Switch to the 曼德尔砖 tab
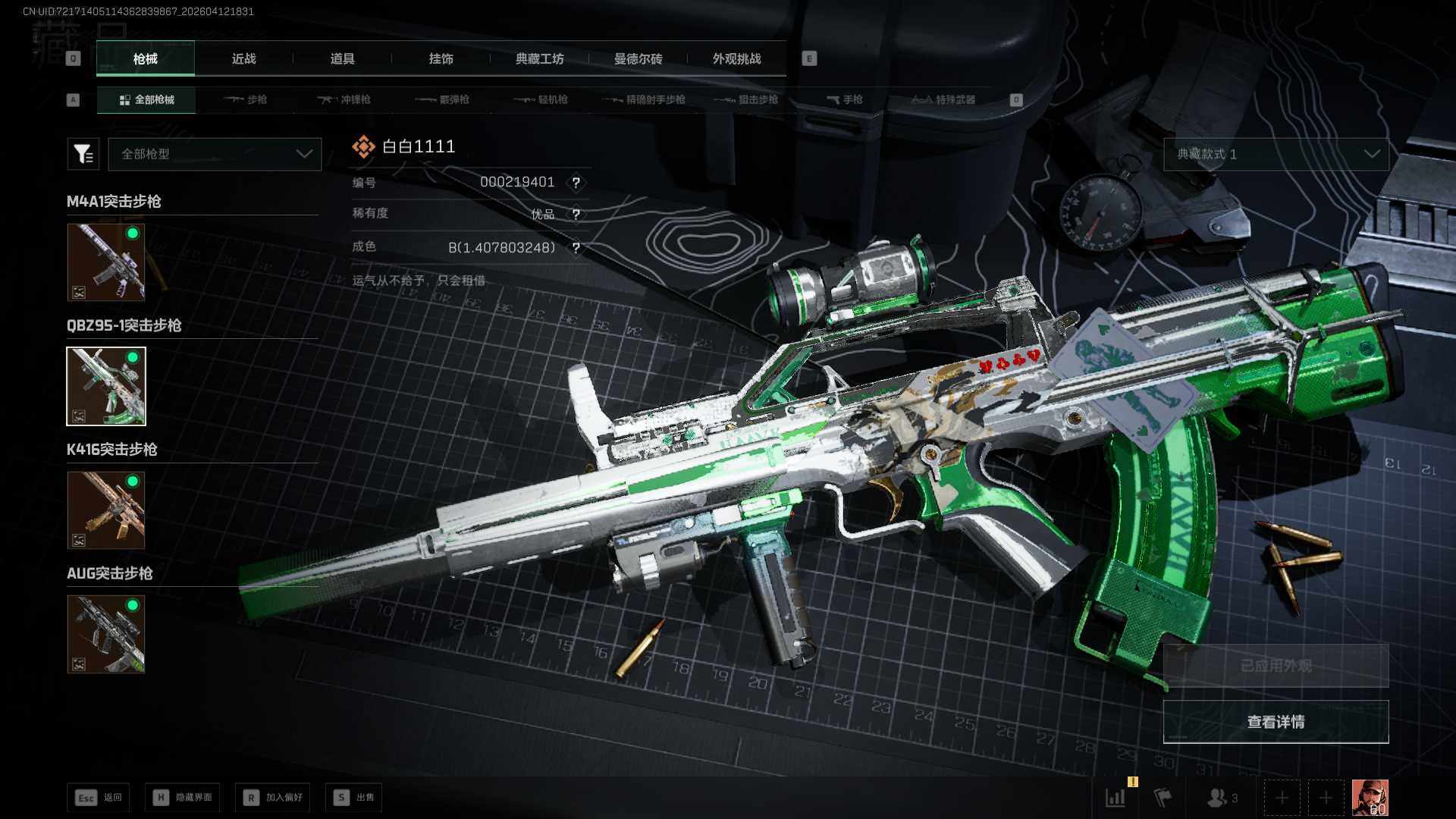 638,58
